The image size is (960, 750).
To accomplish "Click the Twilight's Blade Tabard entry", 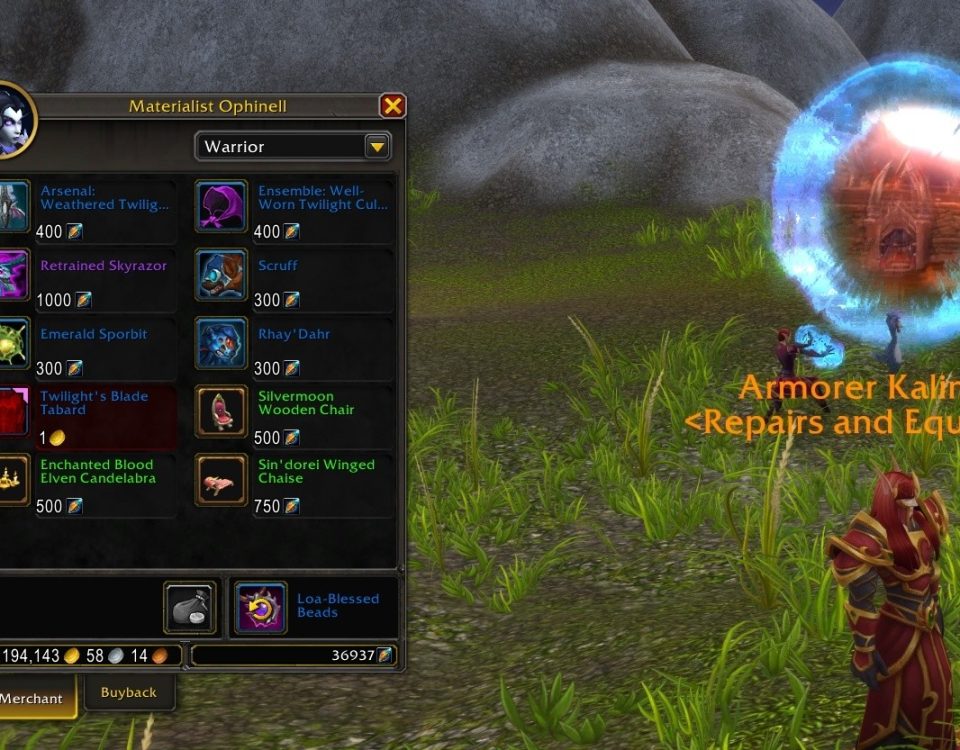I will 12,411.
